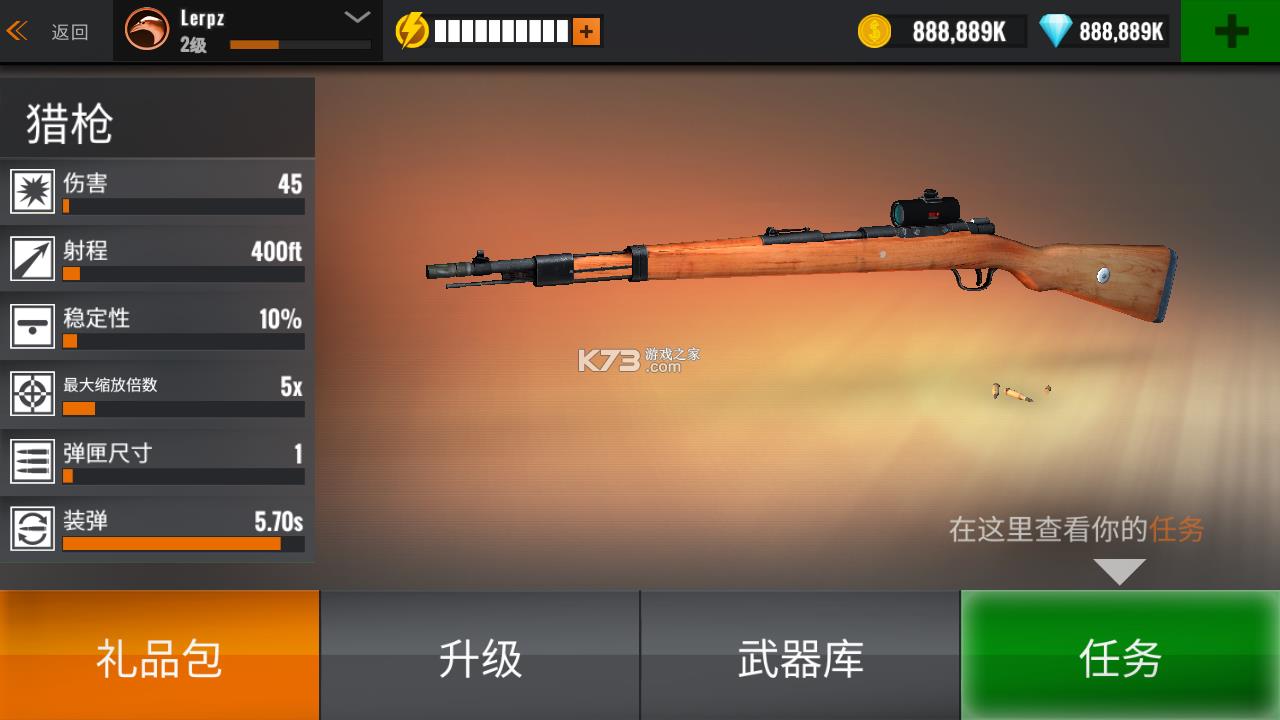
Task: Click the zoom (最大缩放倍数) crosshair icon
Action: point(33,393)
